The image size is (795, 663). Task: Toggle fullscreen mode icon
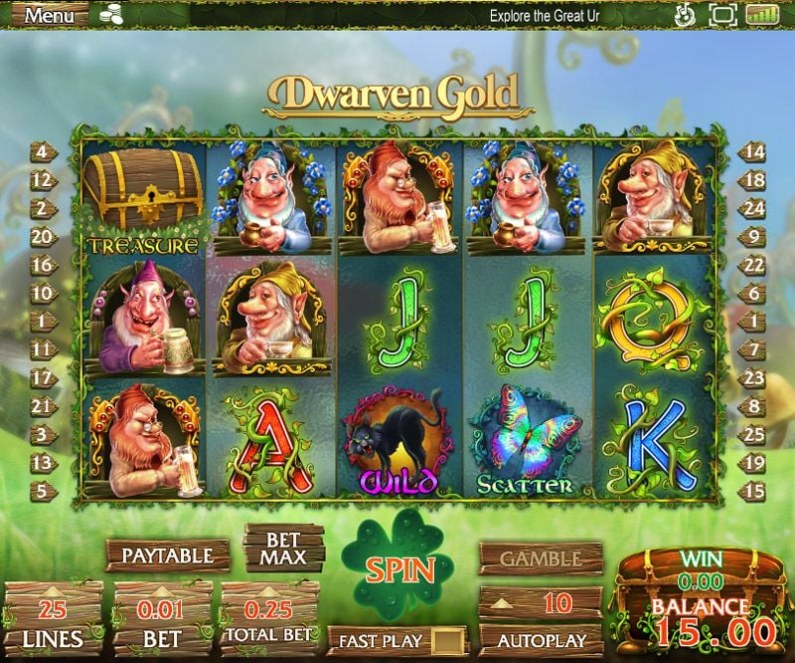(x=721, y=15)
